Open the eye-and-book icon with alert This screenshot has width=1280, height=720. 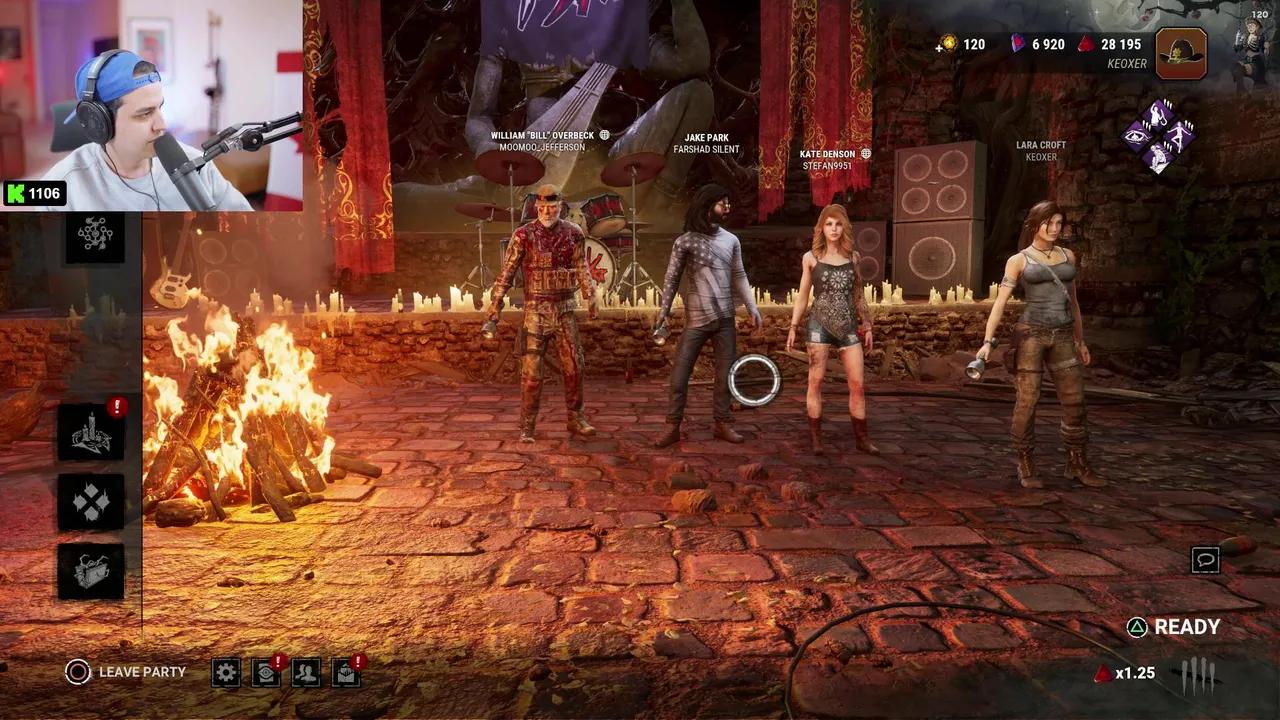[266, 672]
